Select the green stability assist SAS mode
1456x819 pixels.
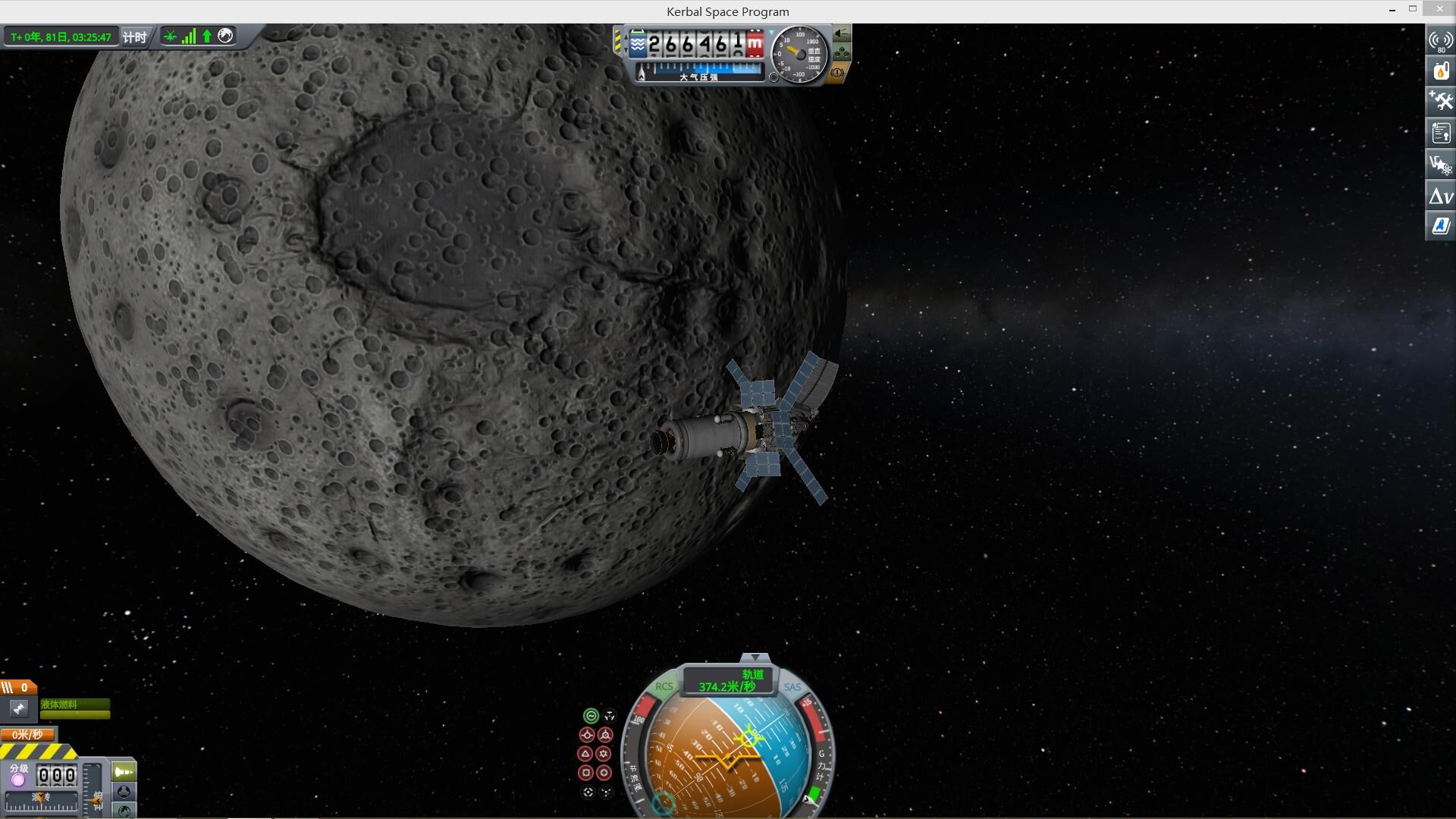(591, 716)
